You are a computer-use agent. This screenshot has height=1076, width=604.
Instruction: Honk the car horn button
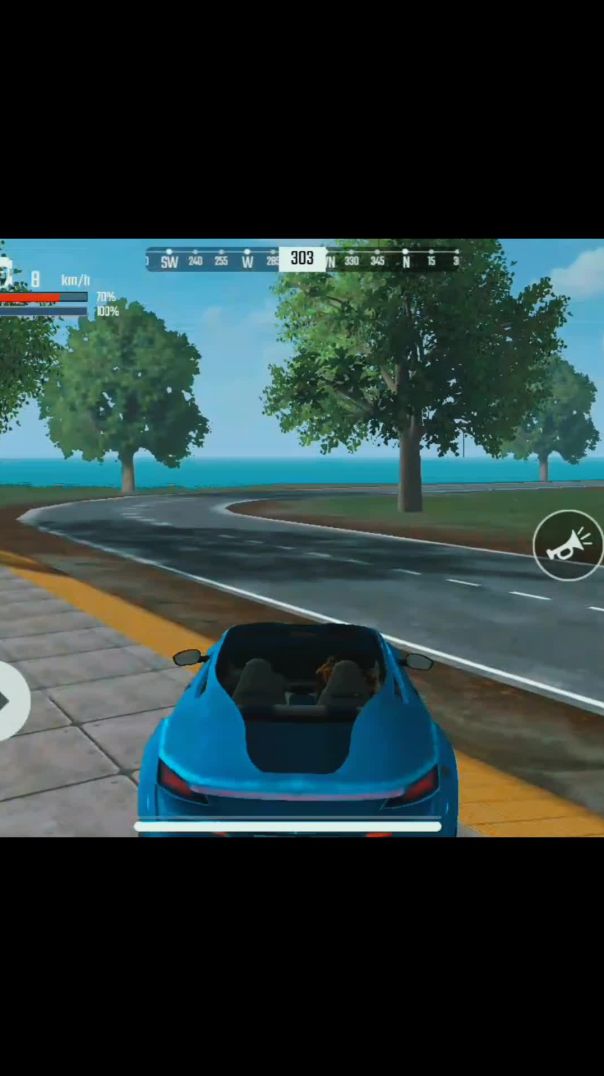pos(567,545)
